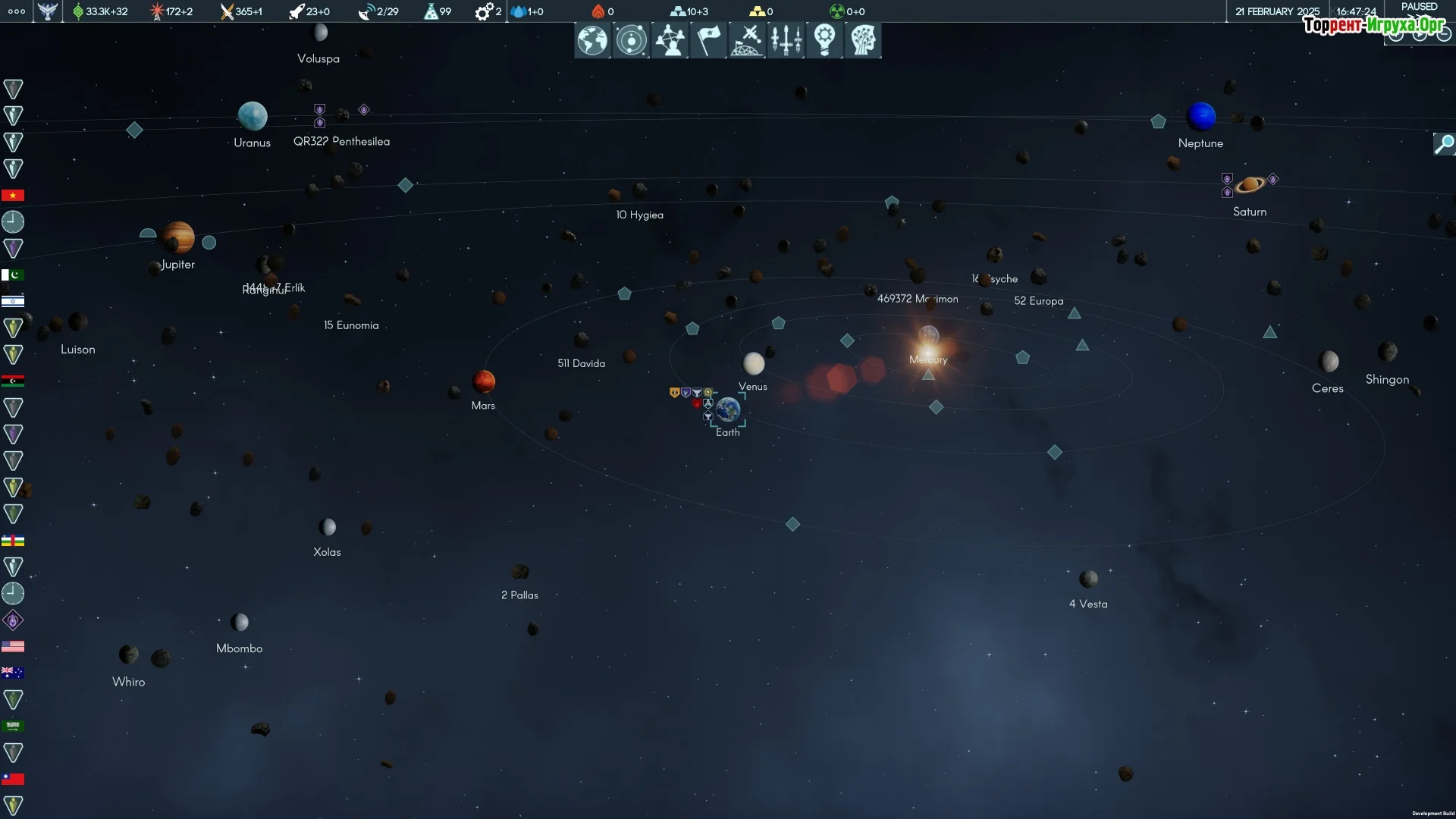
Task: Select the Saudi Arabia flag notification
Action: (13, 726)
